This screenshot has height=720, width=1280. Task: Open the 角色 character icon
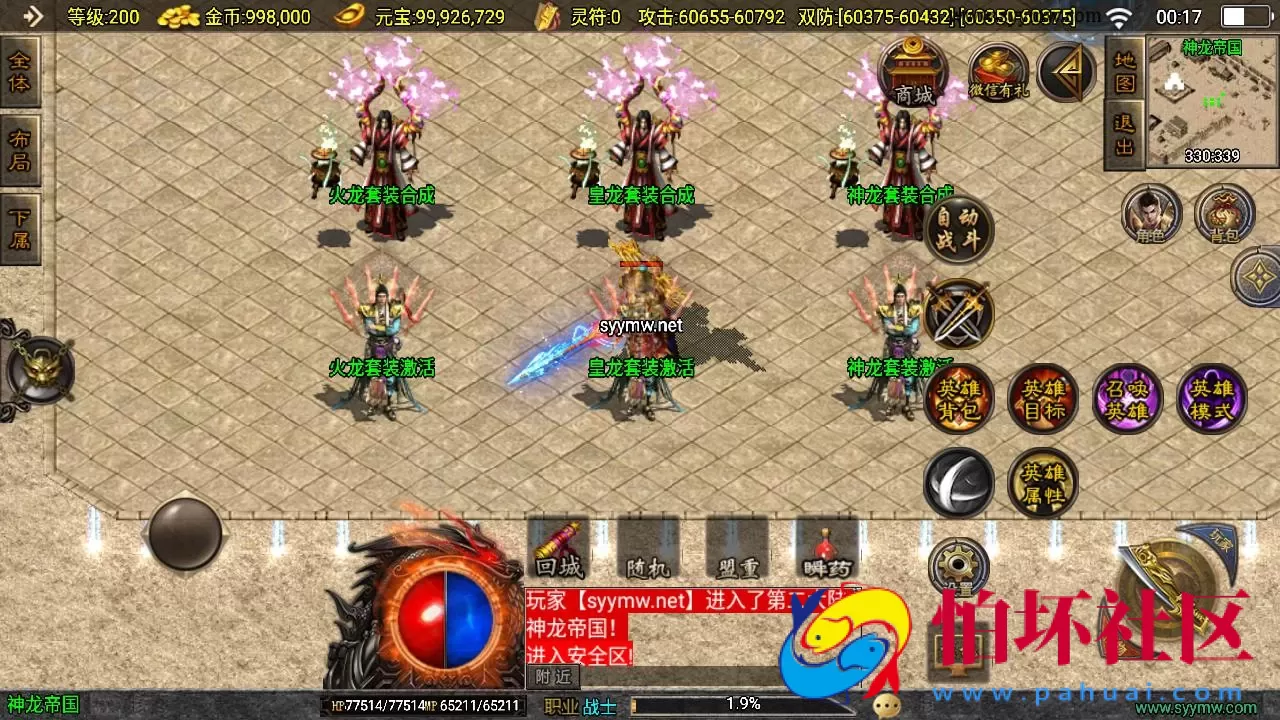tap(1150, 215)
